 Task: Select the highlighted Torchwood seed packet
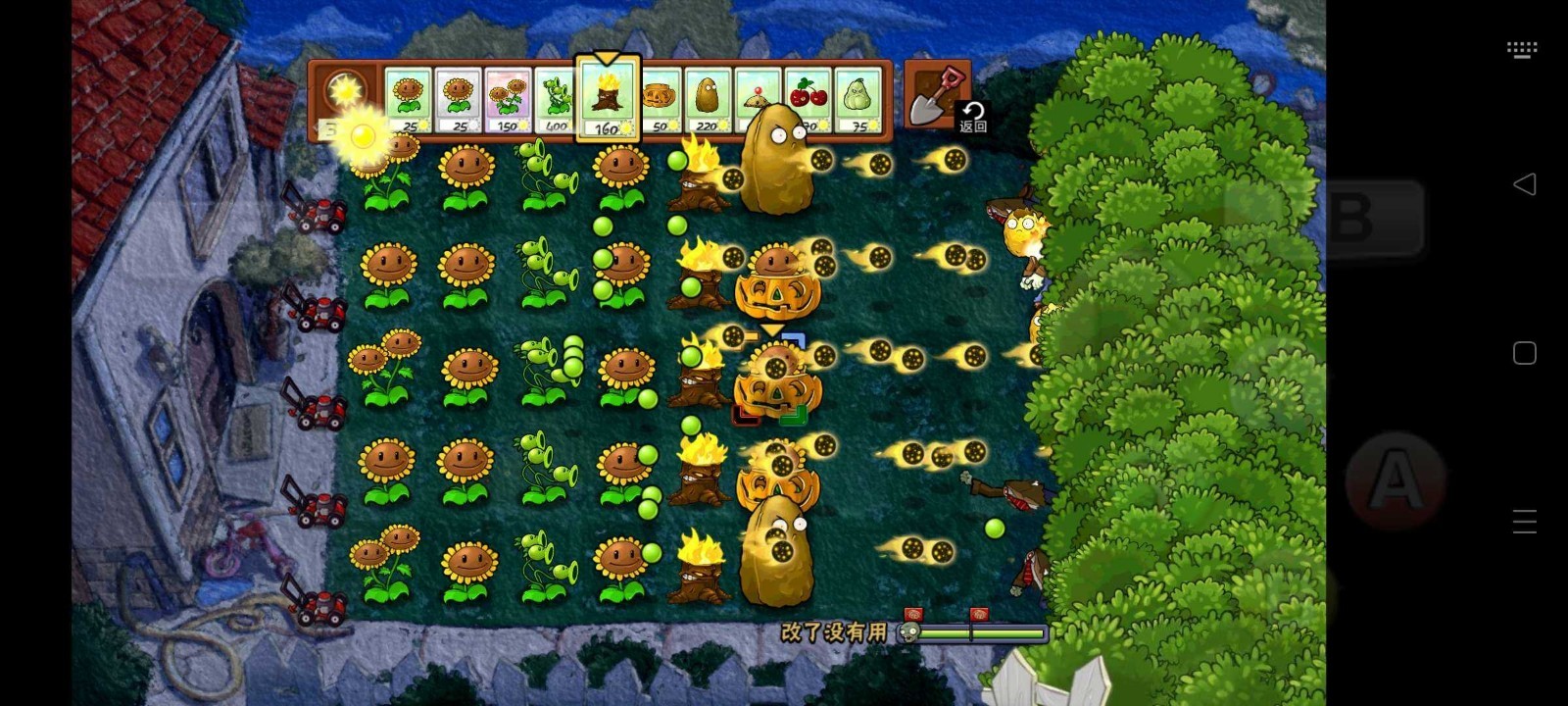pyautogui.click(x=610, y=98)
